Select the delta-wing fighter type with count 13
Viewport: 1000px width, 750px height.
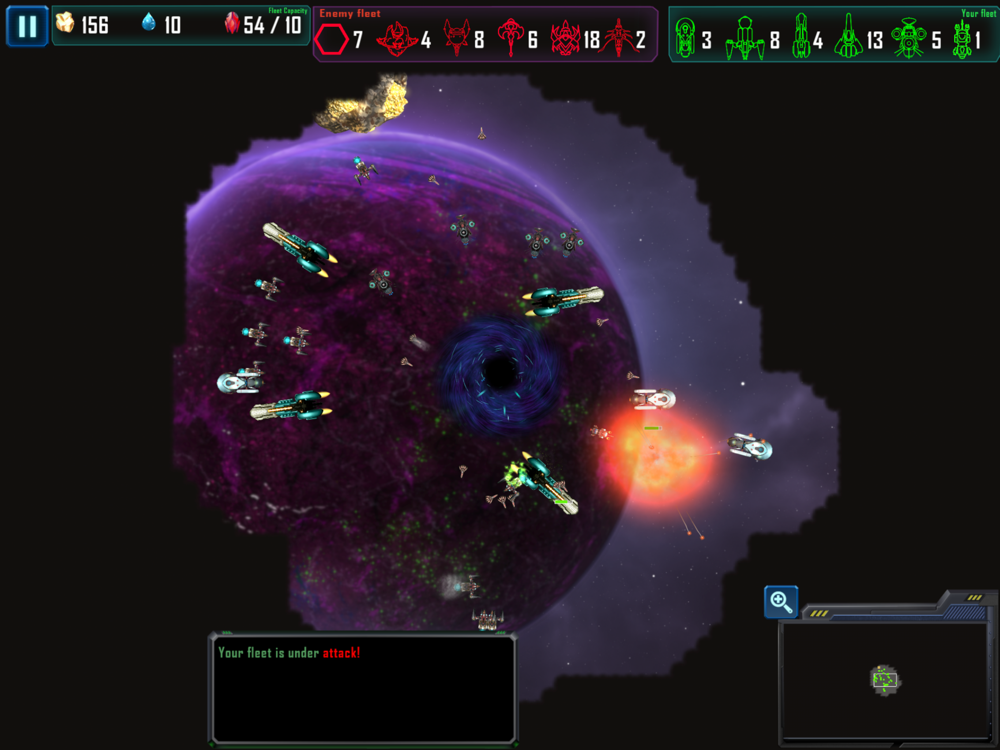(x=849, y=39)
